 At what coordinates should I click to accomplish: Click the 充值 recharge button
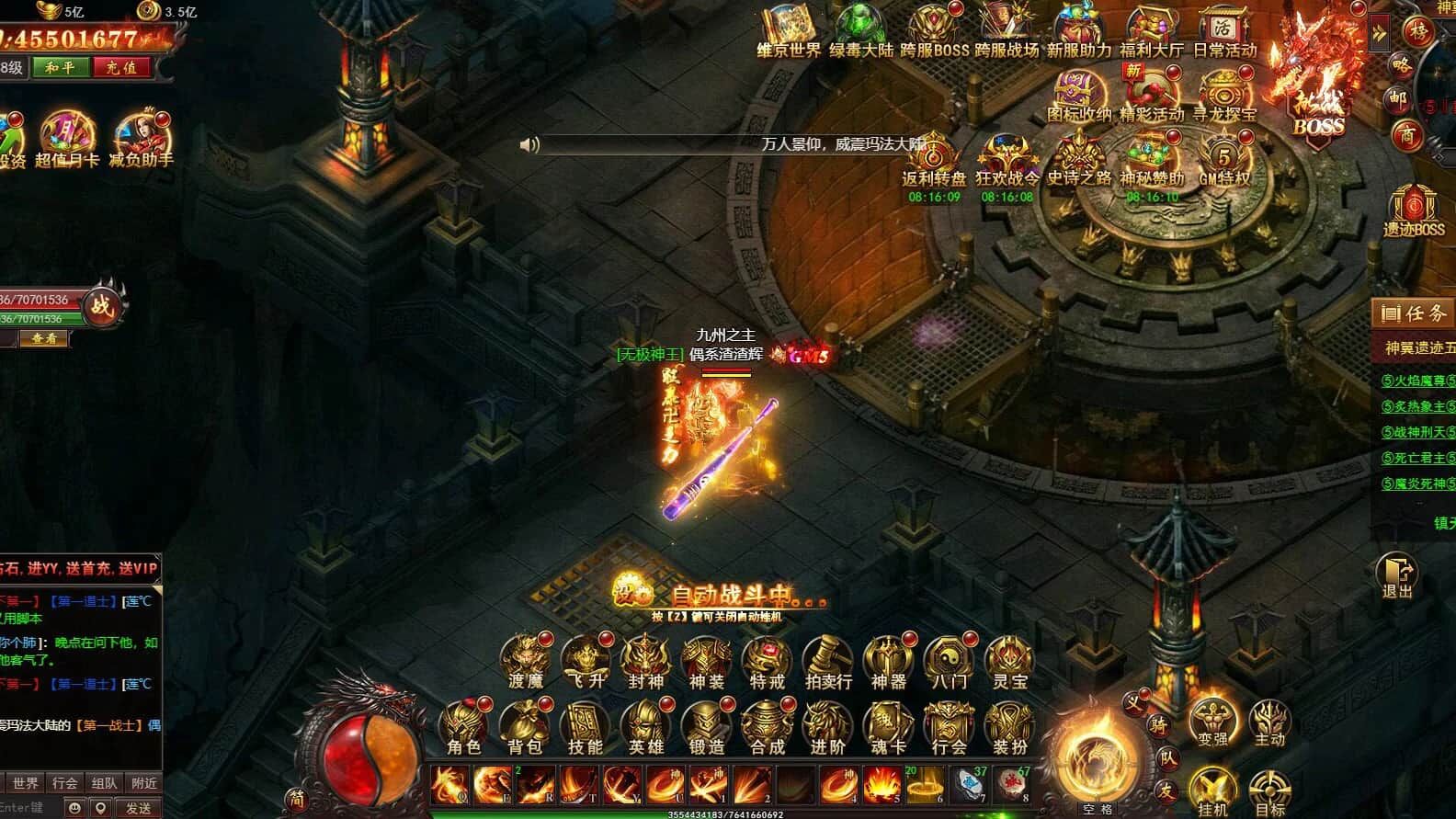pos(121,67)
